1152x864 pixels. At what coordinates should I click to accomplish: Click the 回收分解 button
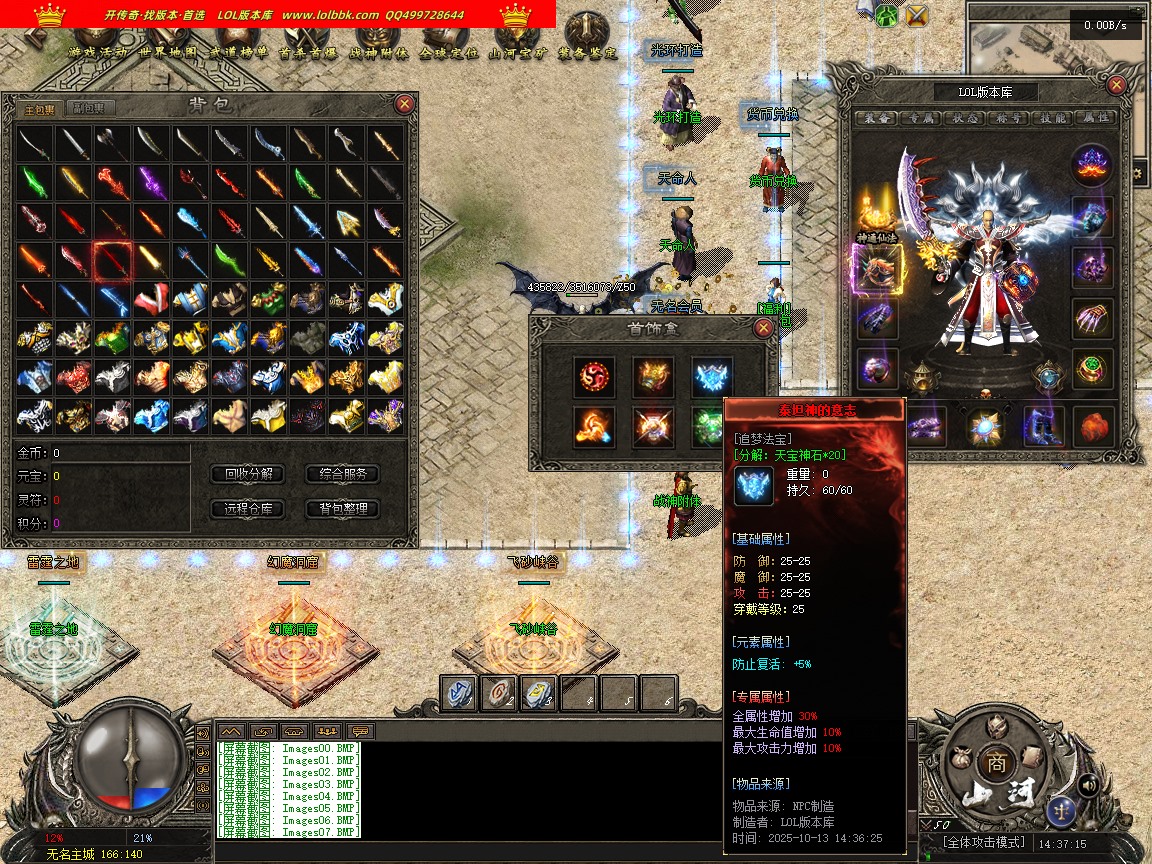pyautogui.click(x=249, y=474)
